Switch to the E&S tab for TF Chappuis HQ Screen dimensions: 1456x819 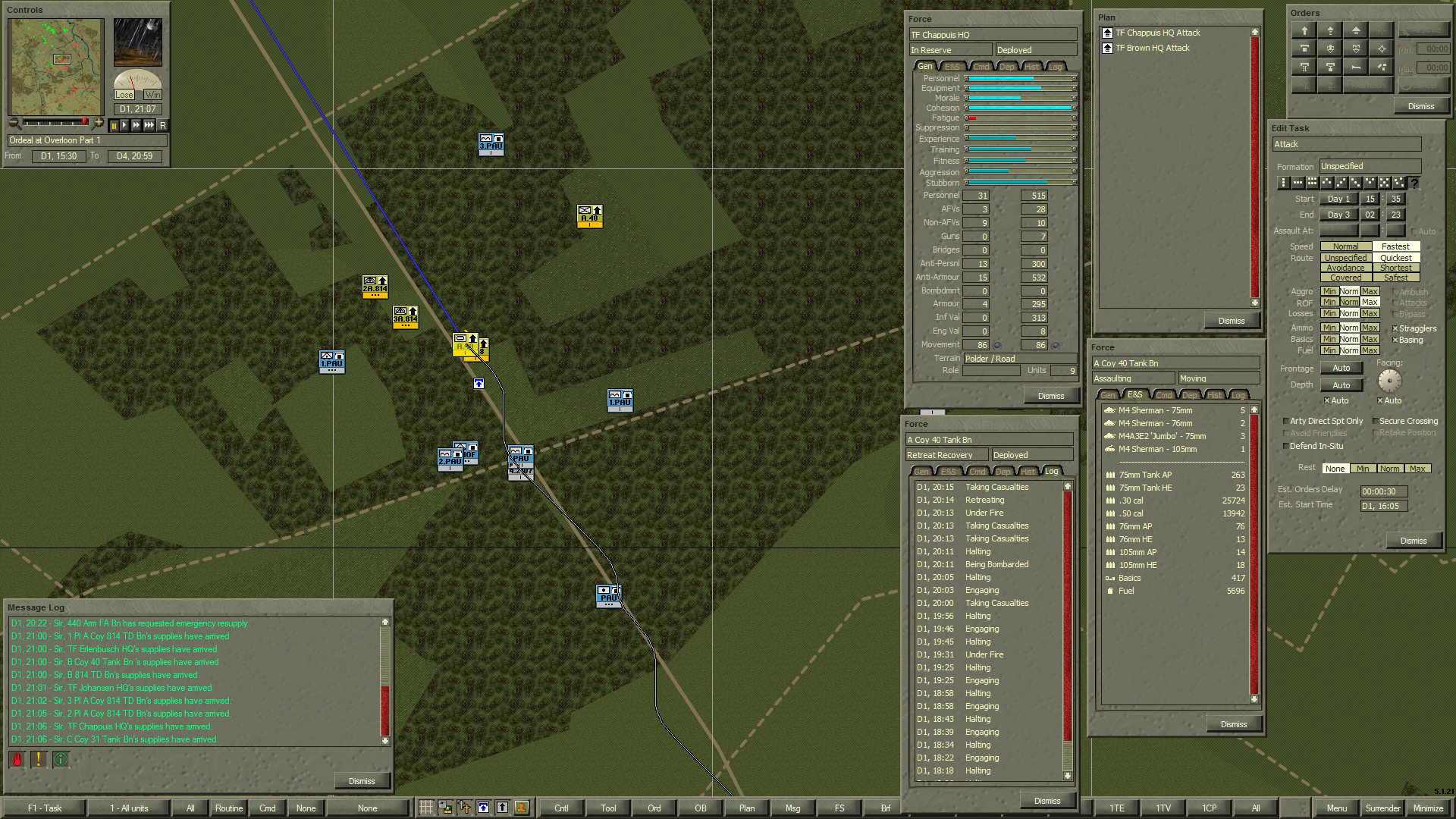tap(952, 66)
